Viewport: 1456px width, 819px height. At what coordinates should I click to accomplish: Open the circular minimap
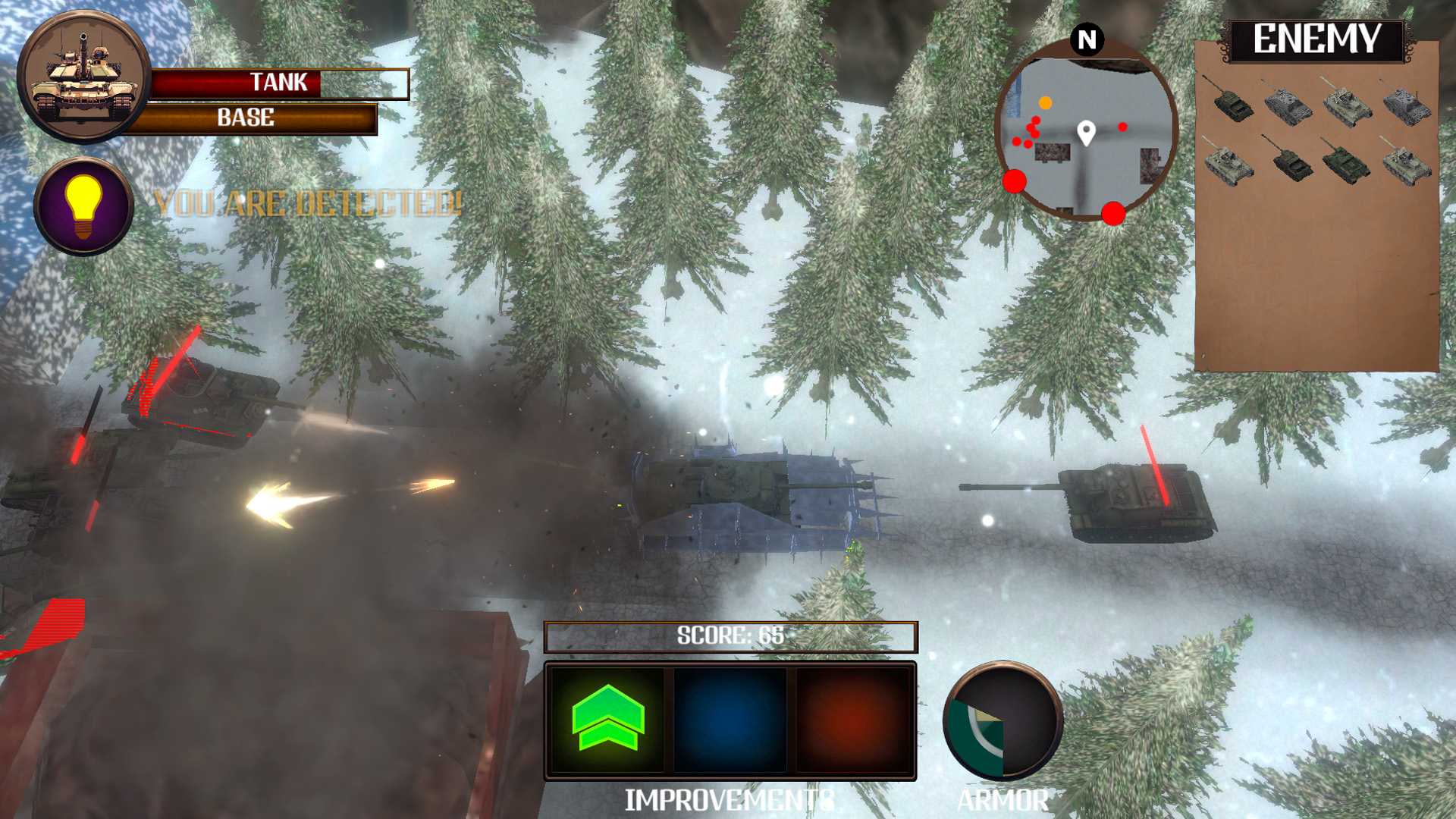(x=1086, y=130)
